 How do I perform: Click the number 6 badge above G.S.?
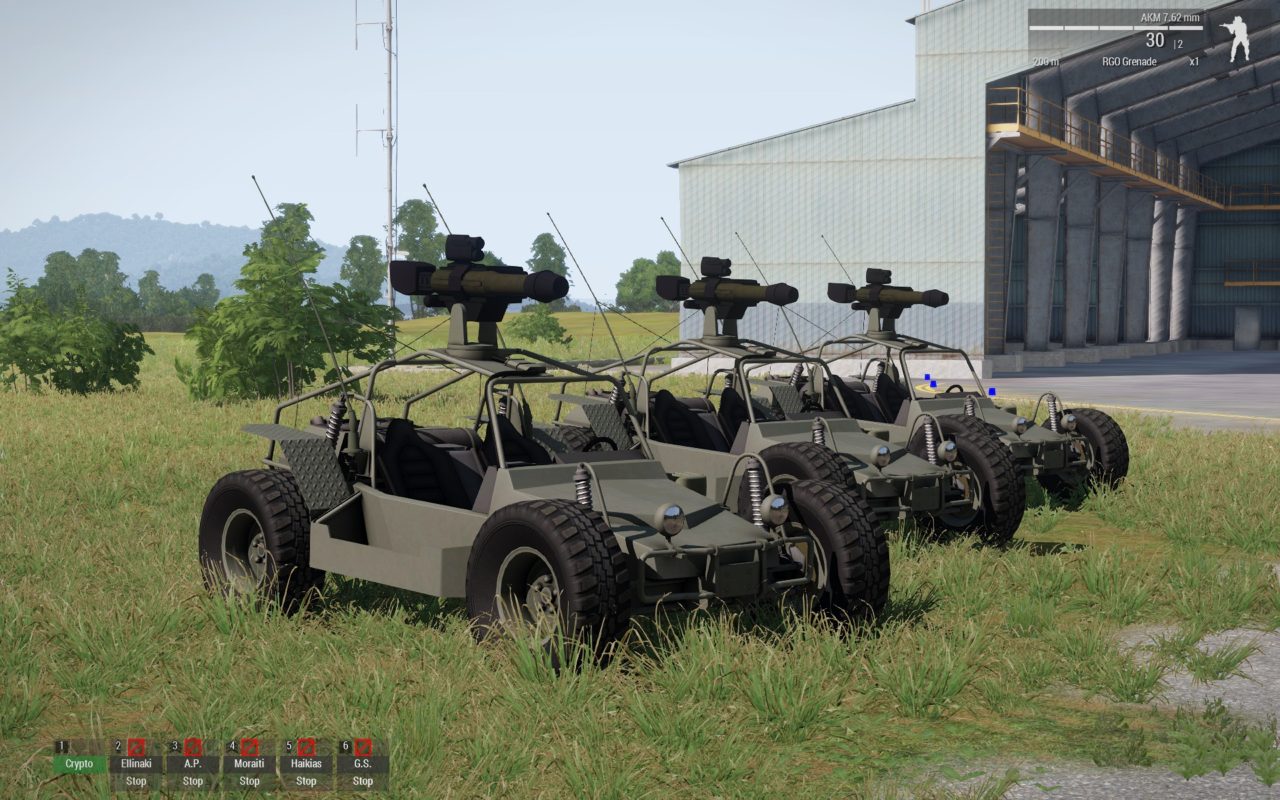(348, 744)
